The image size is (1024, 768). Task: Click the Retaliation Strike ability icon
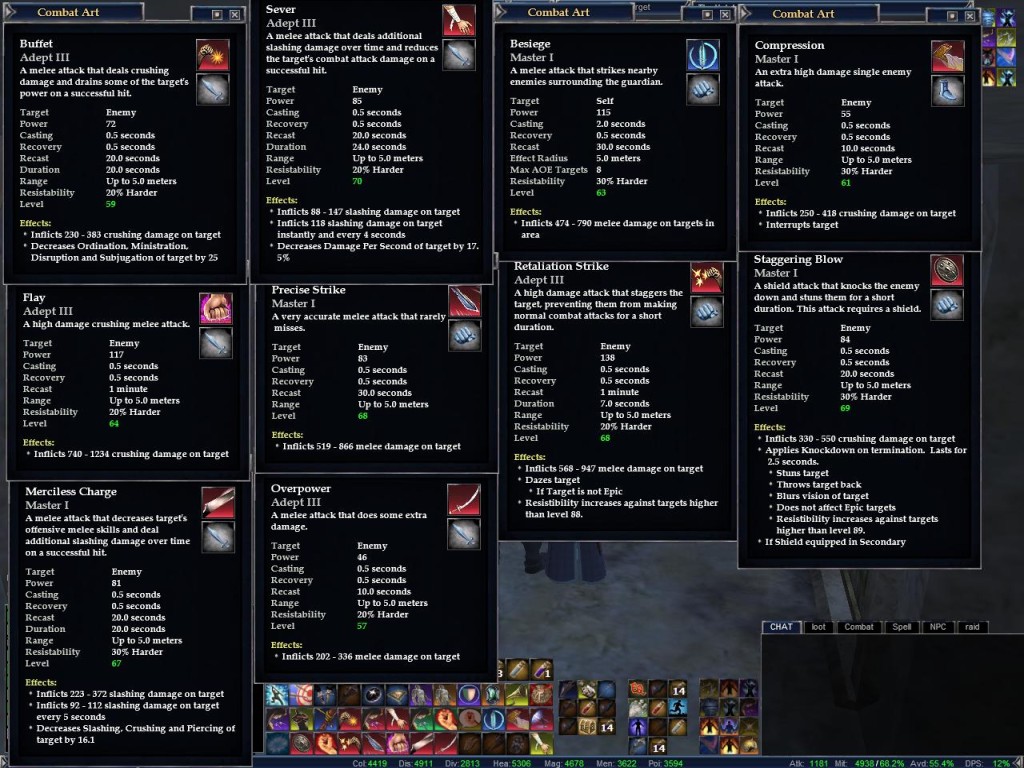(x=707, y=277)
